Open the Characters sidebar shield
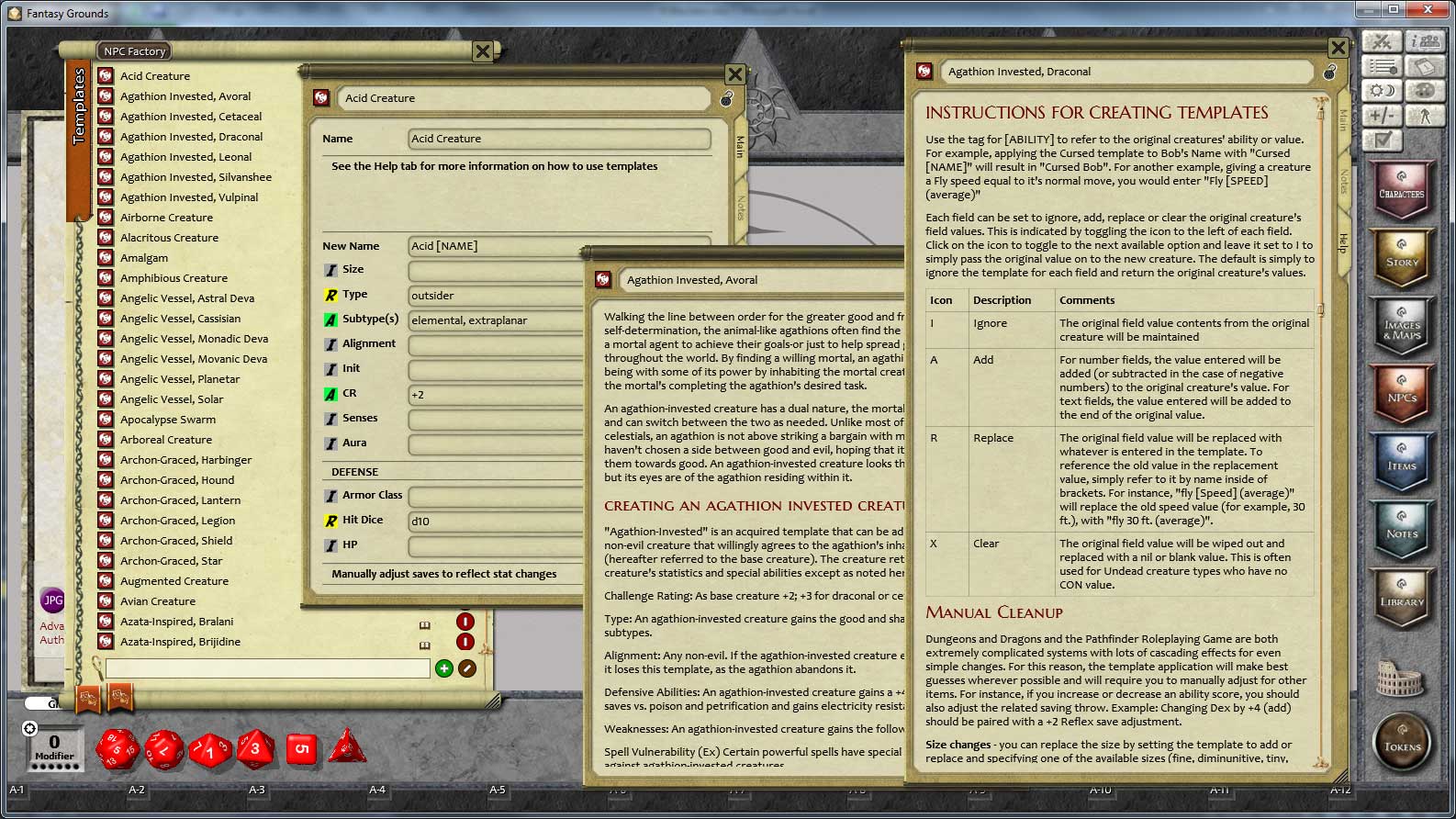 (1403, 191)
